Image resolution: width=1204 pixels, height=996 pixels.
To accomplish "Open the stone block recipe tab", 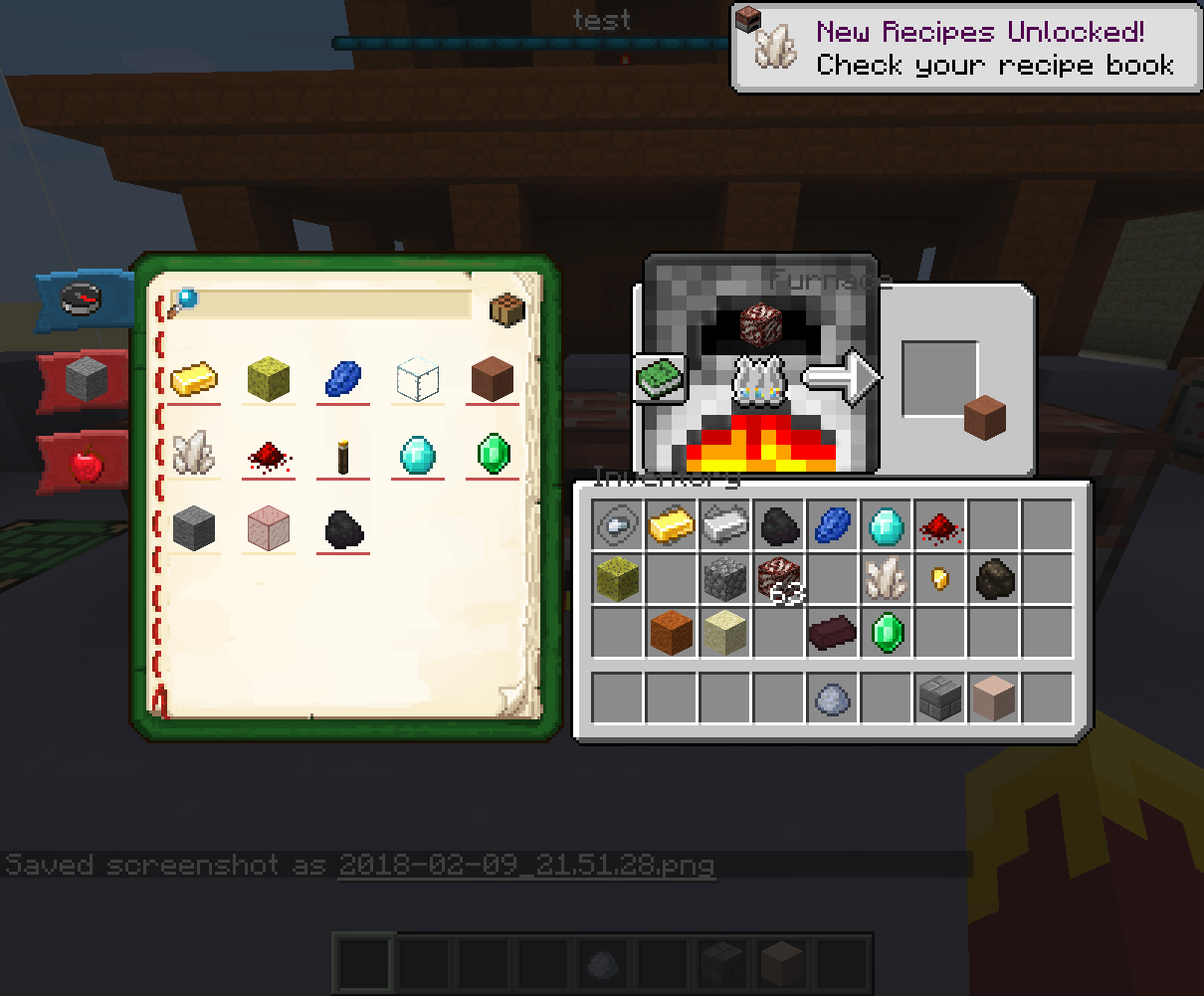I will (x=86, y=379).
